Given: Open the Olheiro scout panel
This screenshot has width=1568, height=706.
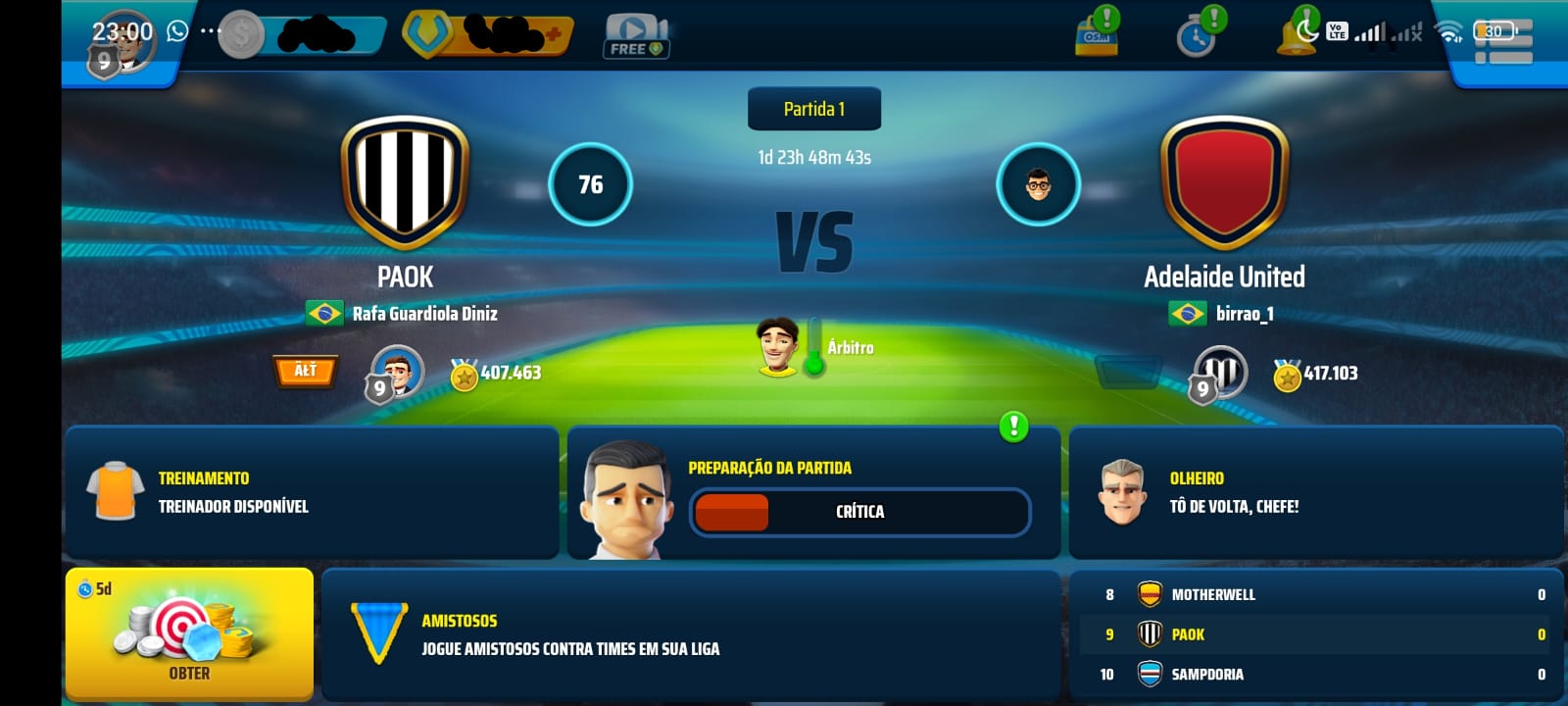Looking at the screenshot, I should [1315, 492].
